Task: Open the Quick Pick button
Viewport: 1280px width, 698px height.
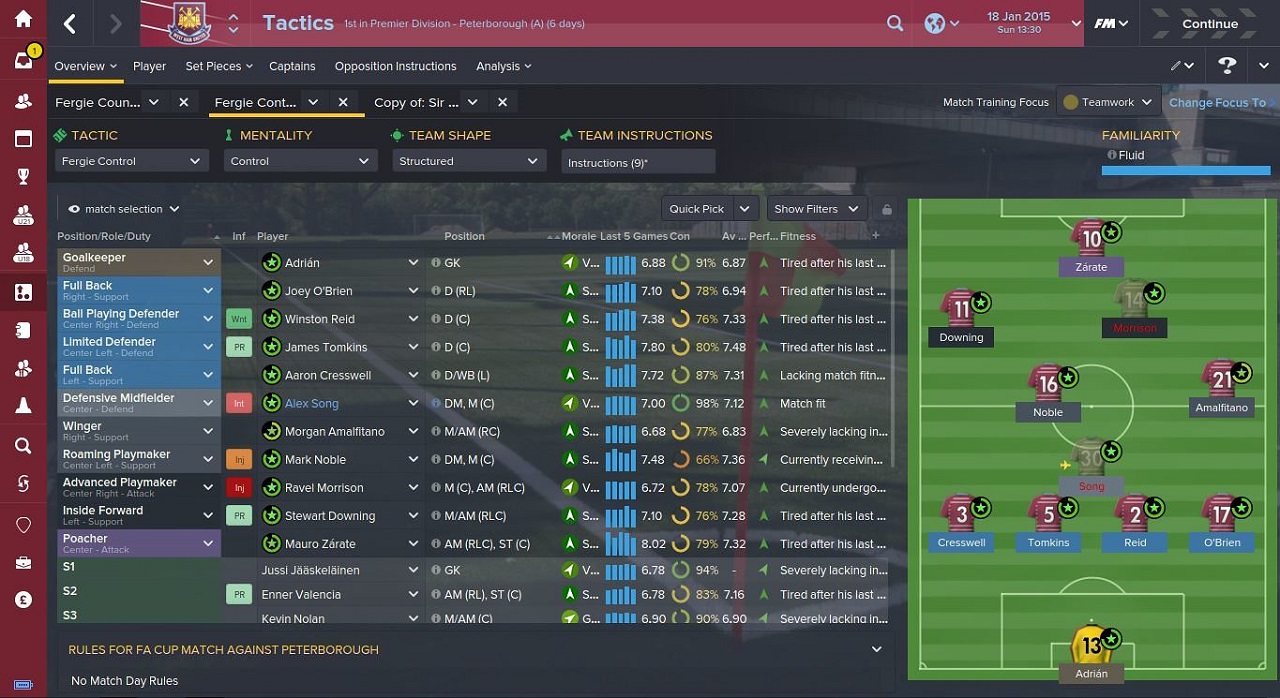Action: (x=708, y=209)
